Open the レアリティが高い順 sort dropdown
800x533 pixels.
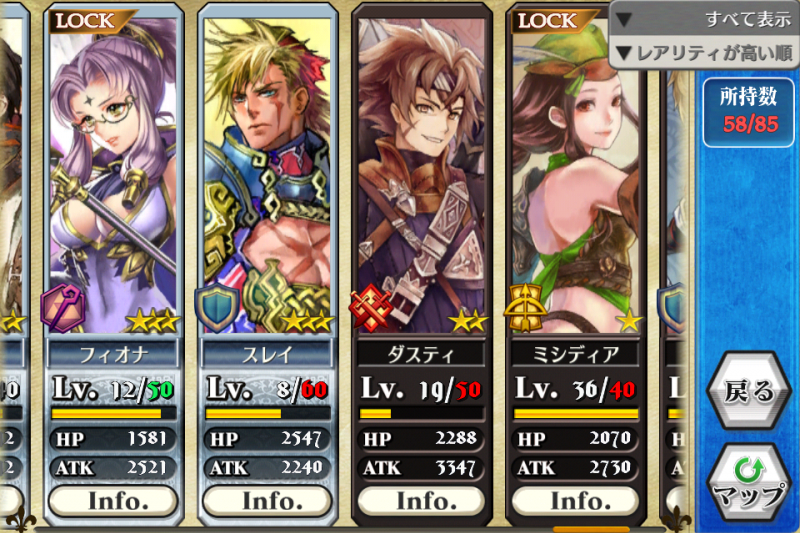point(704,51)
